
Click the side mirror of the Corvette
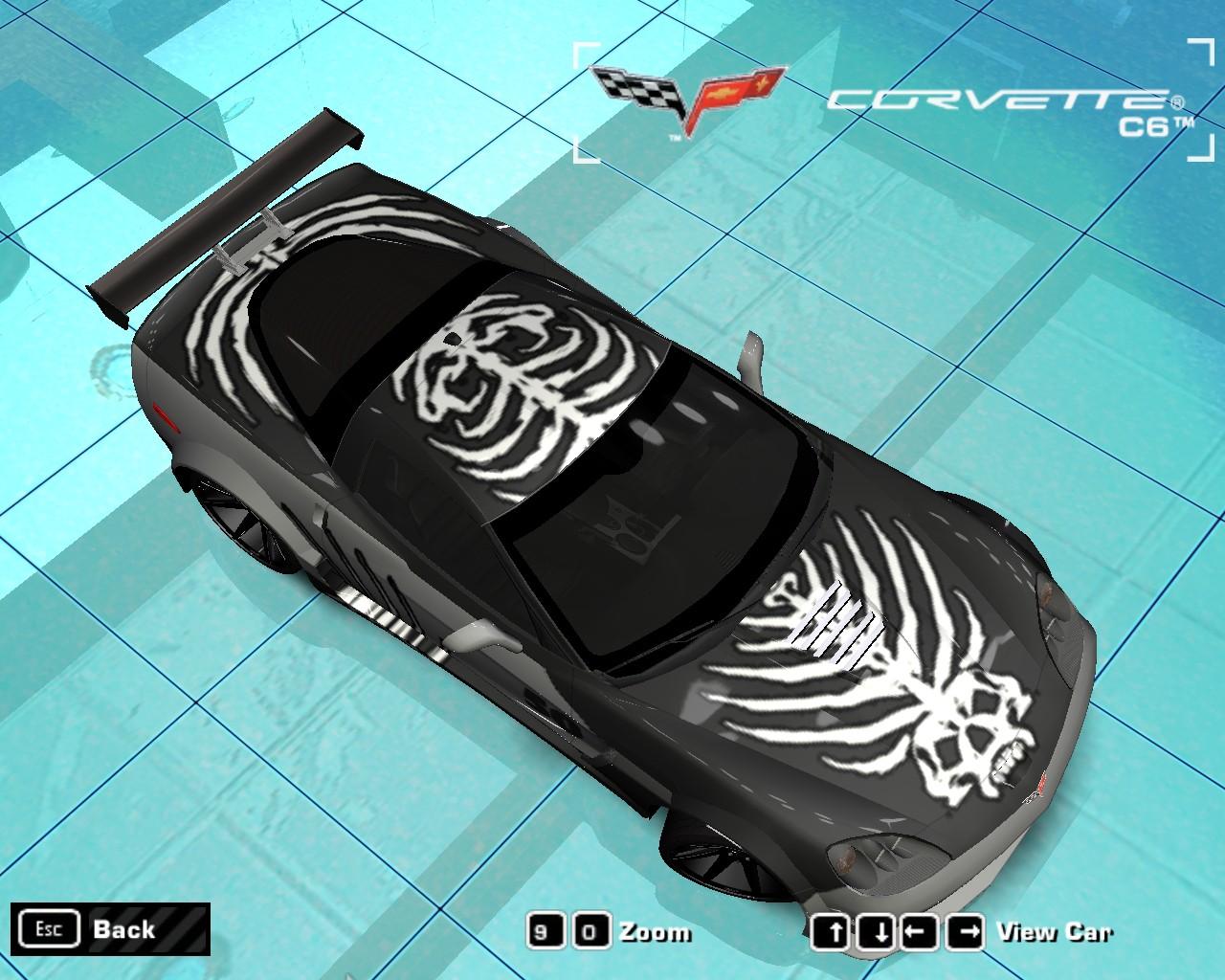click(749, 359)
